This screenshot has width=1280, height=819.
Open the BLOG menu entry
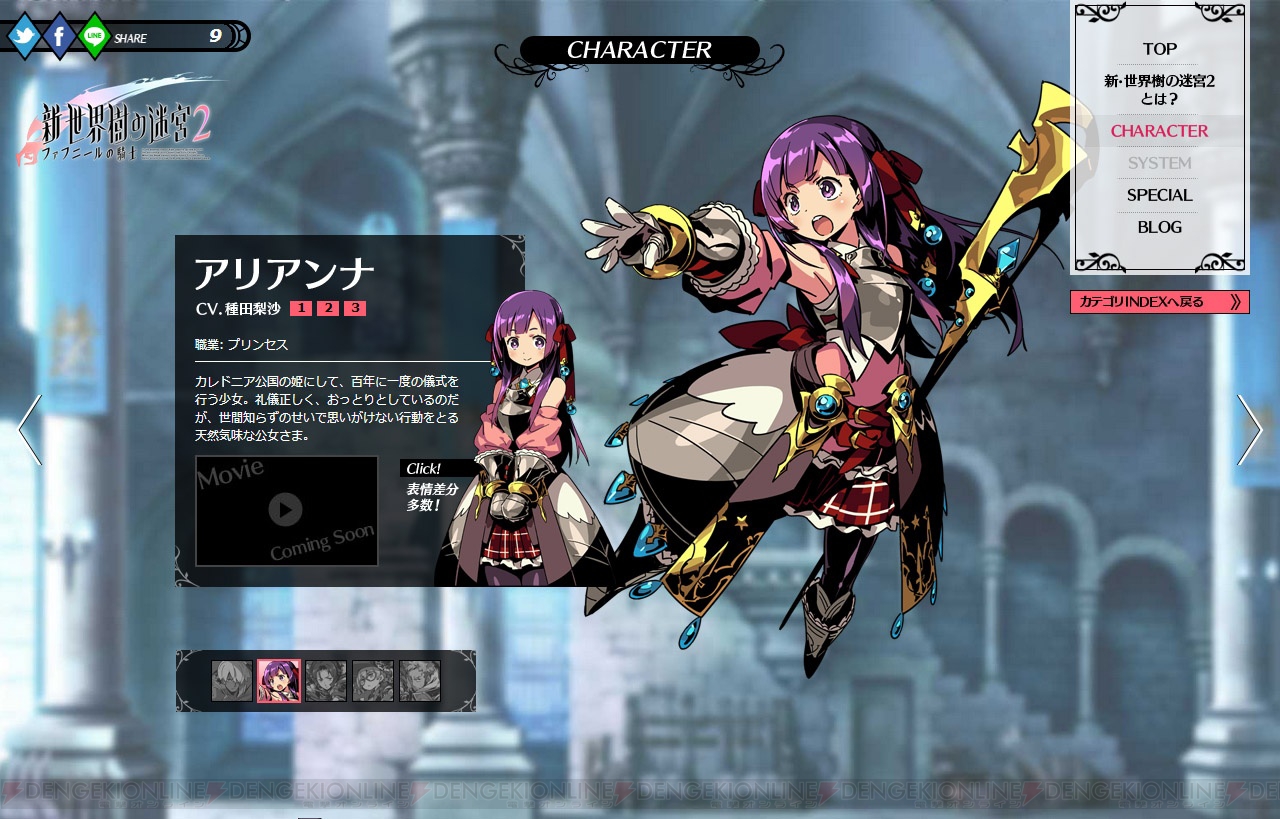(x=1159, y=227)
